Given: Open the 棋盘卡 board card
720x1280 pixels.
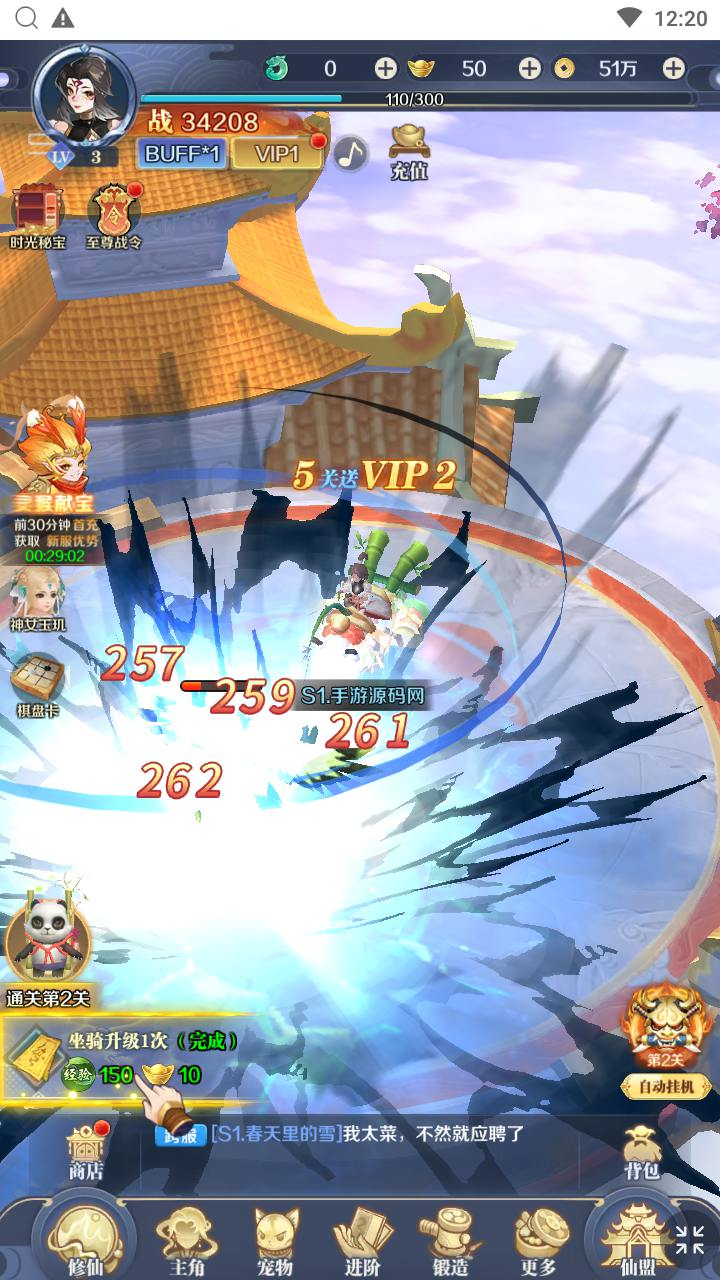Looking at the screenshot, I should click(x=38, y=685).
